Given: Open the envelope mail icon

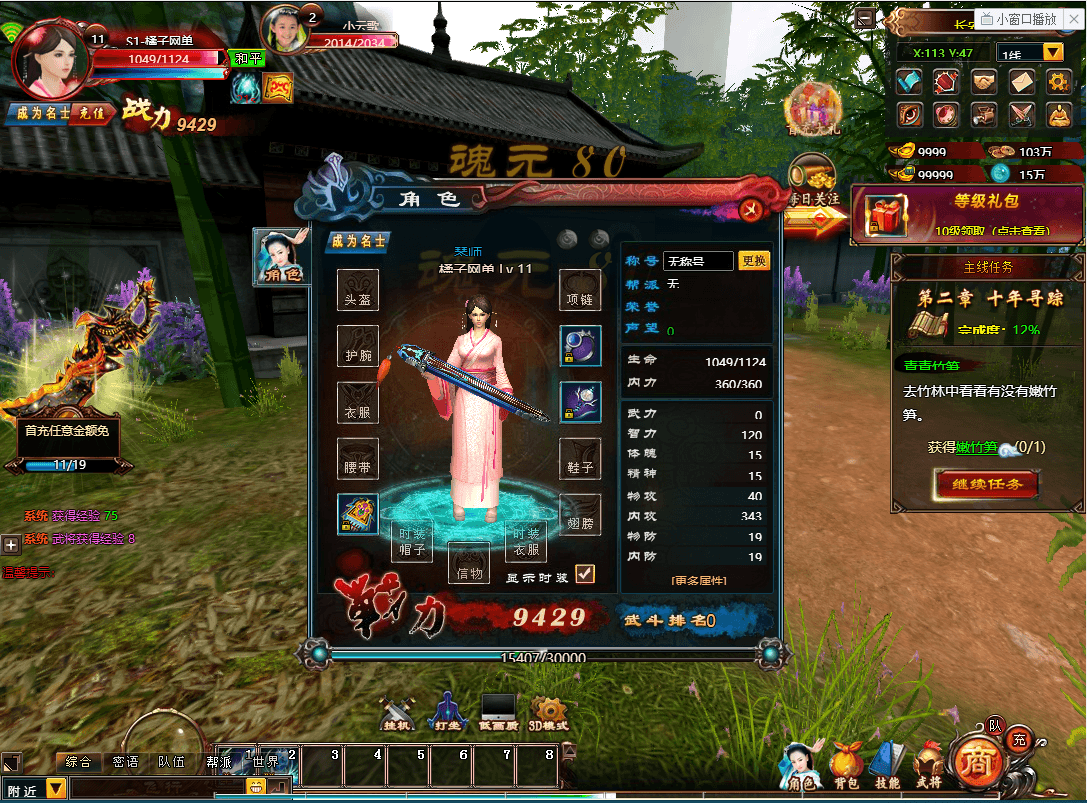Looking at the screenshot, I should [1021, 81].
